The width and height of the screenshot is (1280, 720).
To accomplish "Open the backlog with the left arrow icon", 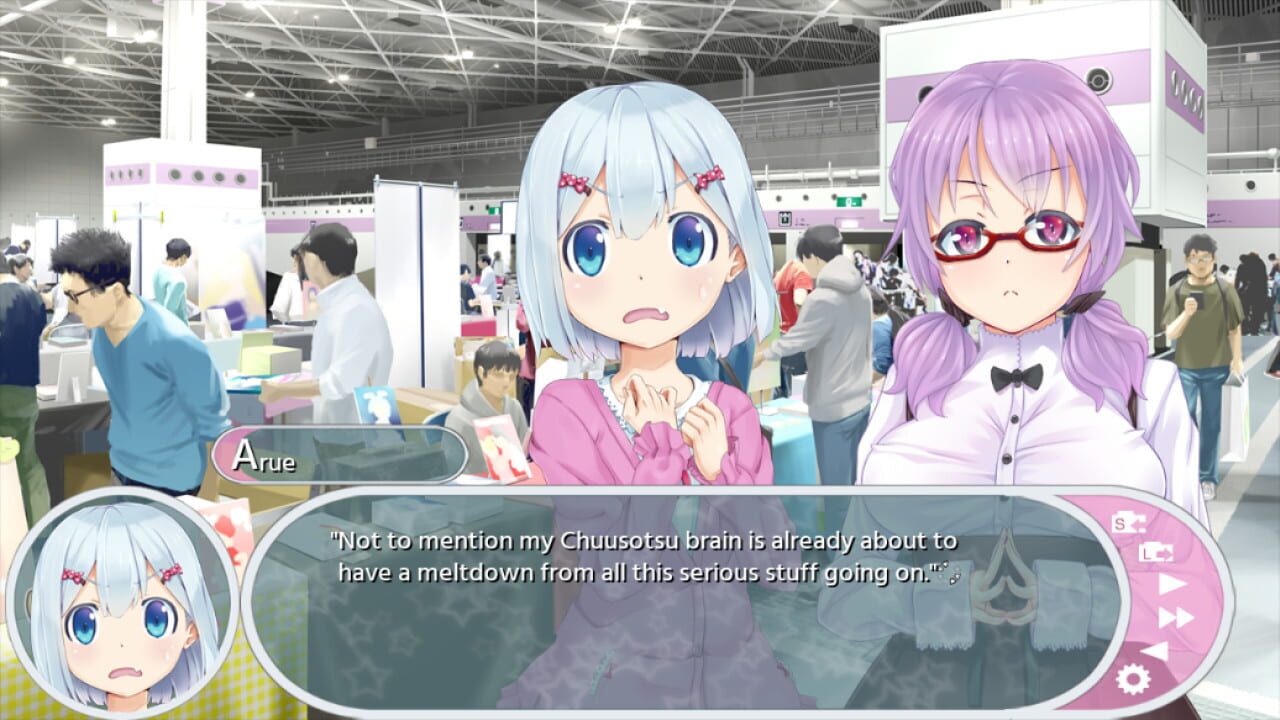I will tap(1154, 652).
